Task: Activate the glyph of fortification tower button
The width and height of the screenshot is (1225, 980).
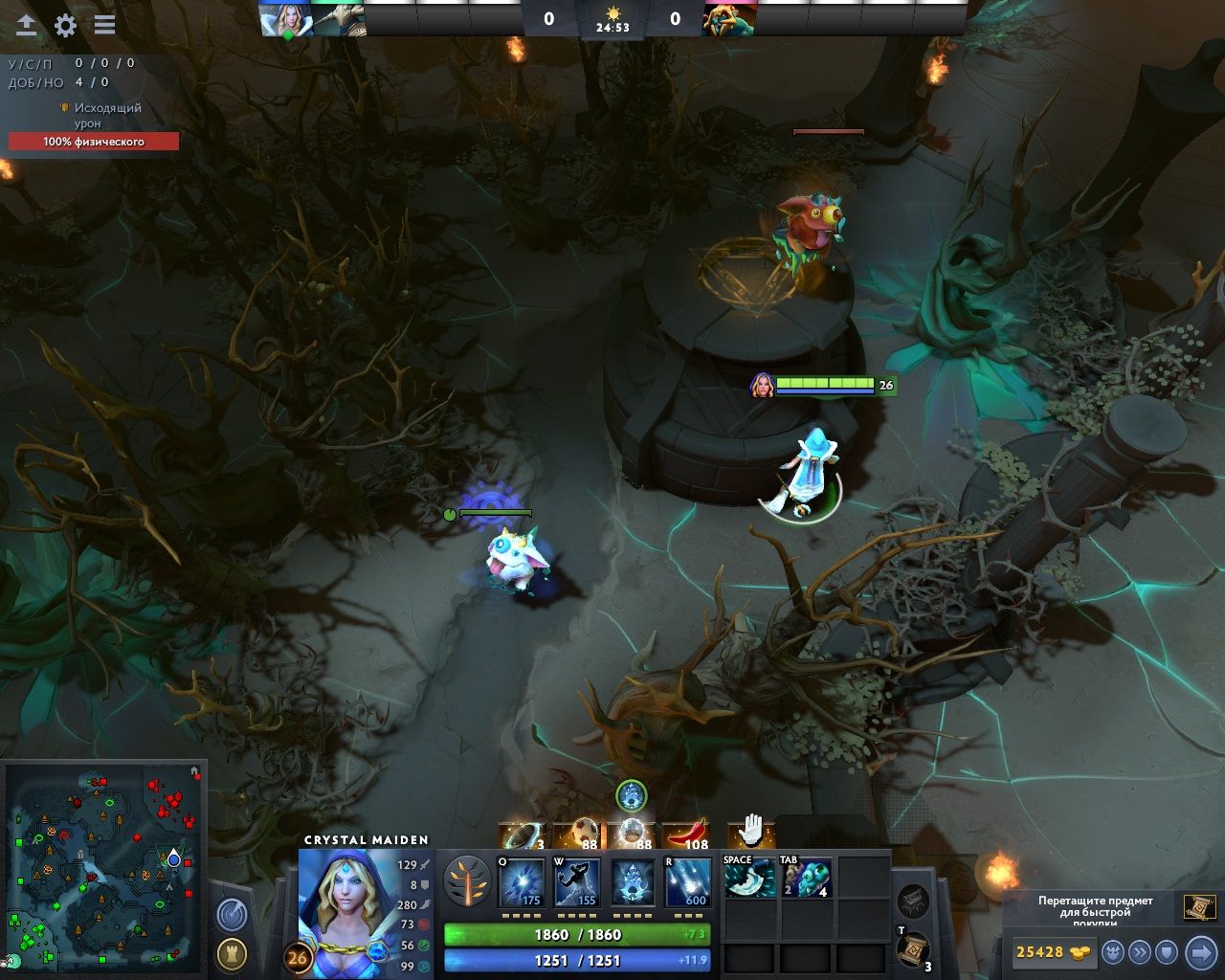Action: click(x=231, y=953)
